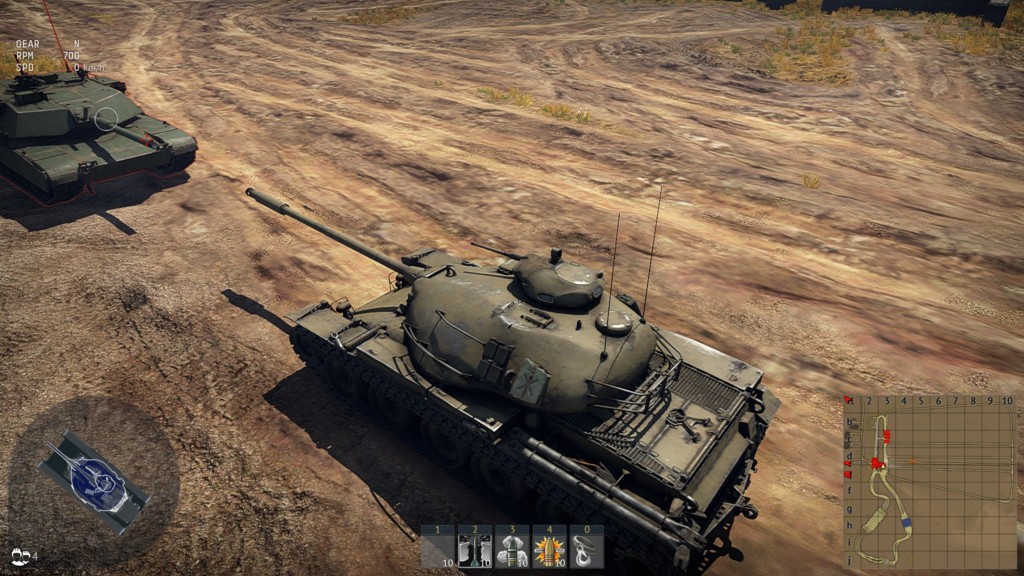Choose the smoke shell in slot 3
This screenshot has height=576, width=1024.
coord(511,547)
